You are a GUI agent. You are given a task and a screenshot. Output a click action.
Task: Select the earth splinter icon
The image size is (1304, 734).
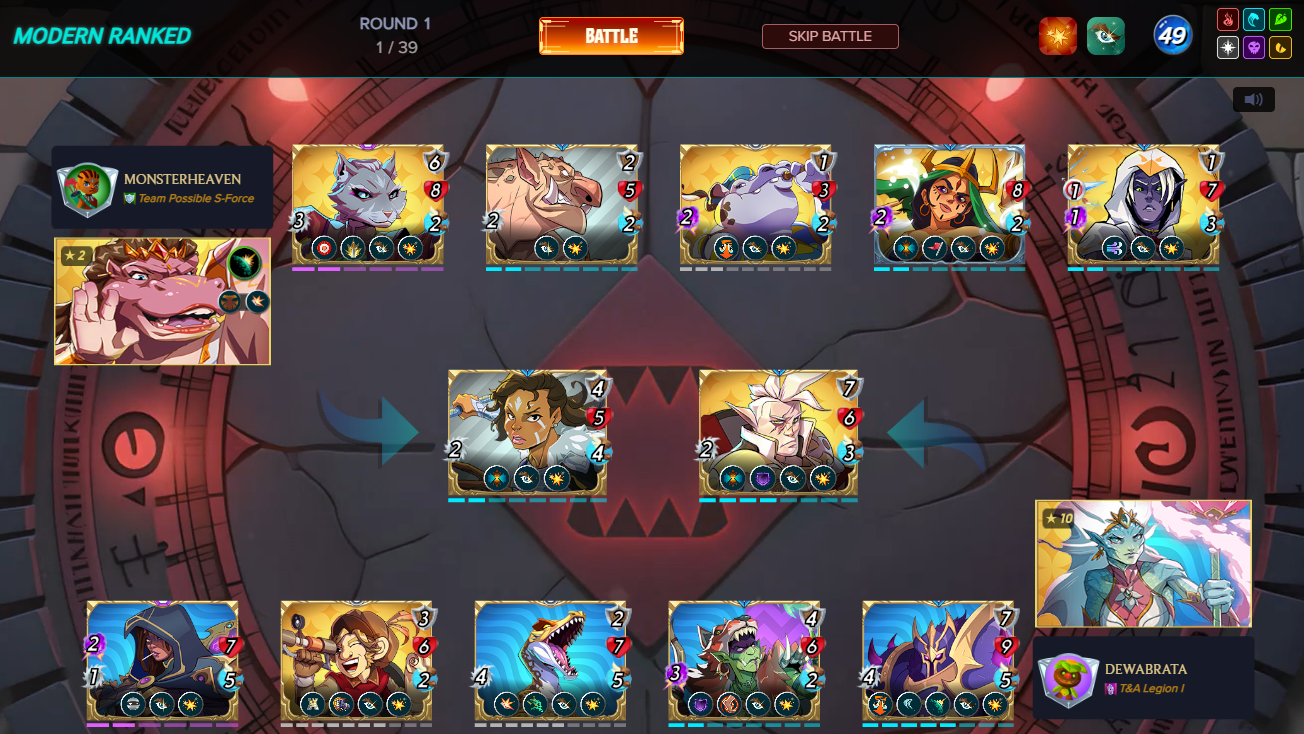(x=1278, y=20)
